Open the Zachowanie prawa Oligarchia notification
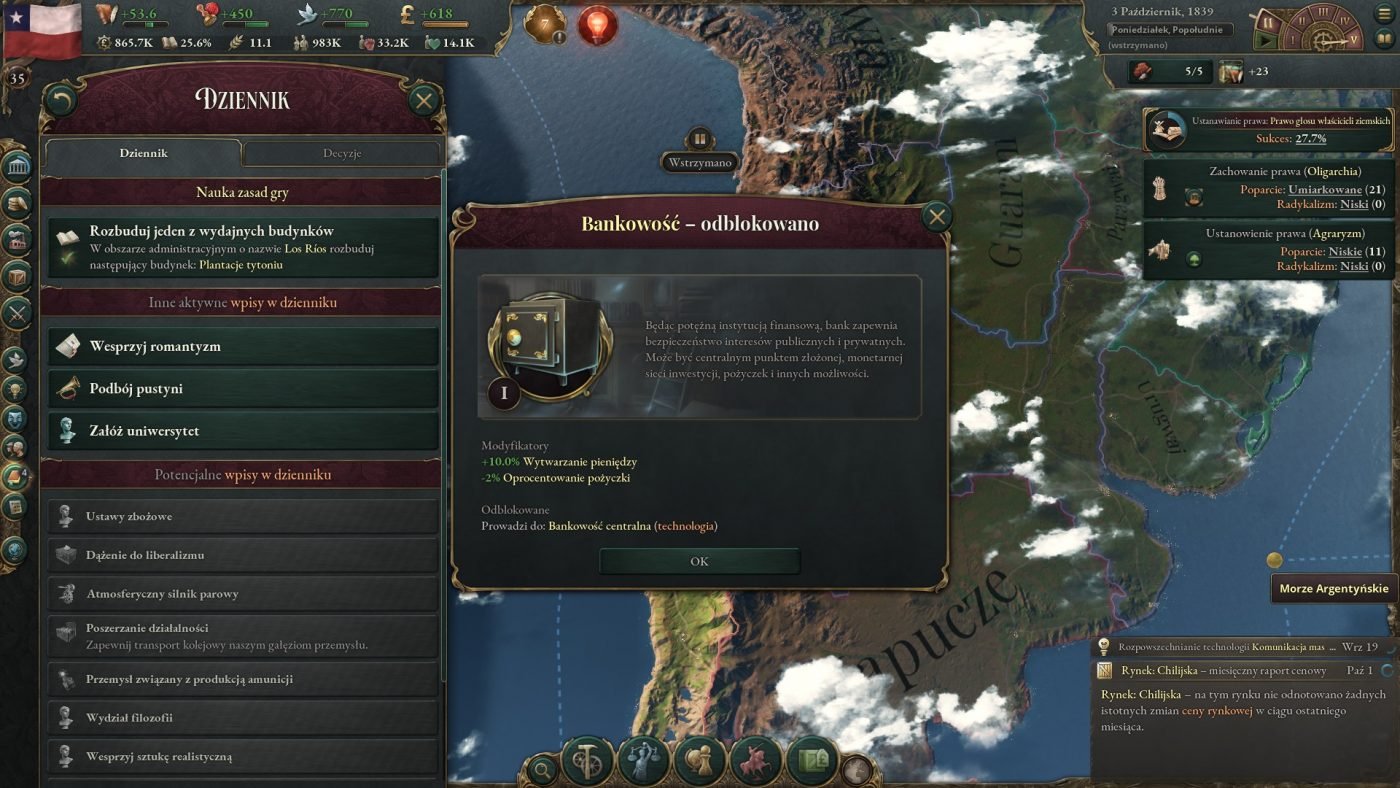Image resolution: width=1400 pixels, height=788 pixels. coord(1270,188)
